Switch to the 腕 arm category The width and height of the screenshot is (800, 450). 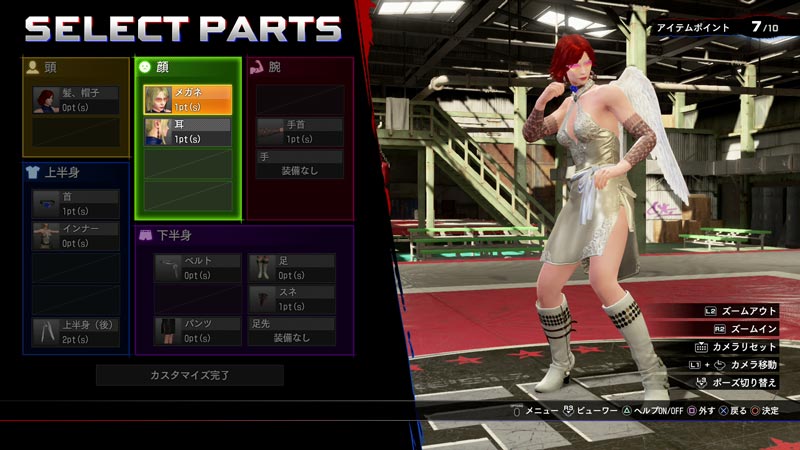[300, 68]
